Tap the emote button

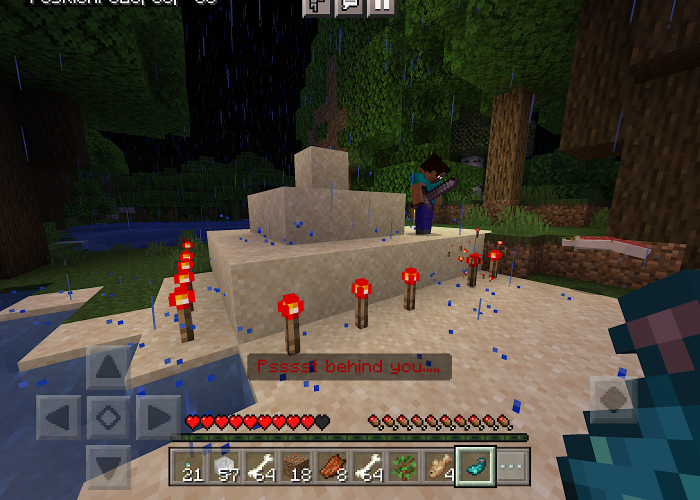317,6
